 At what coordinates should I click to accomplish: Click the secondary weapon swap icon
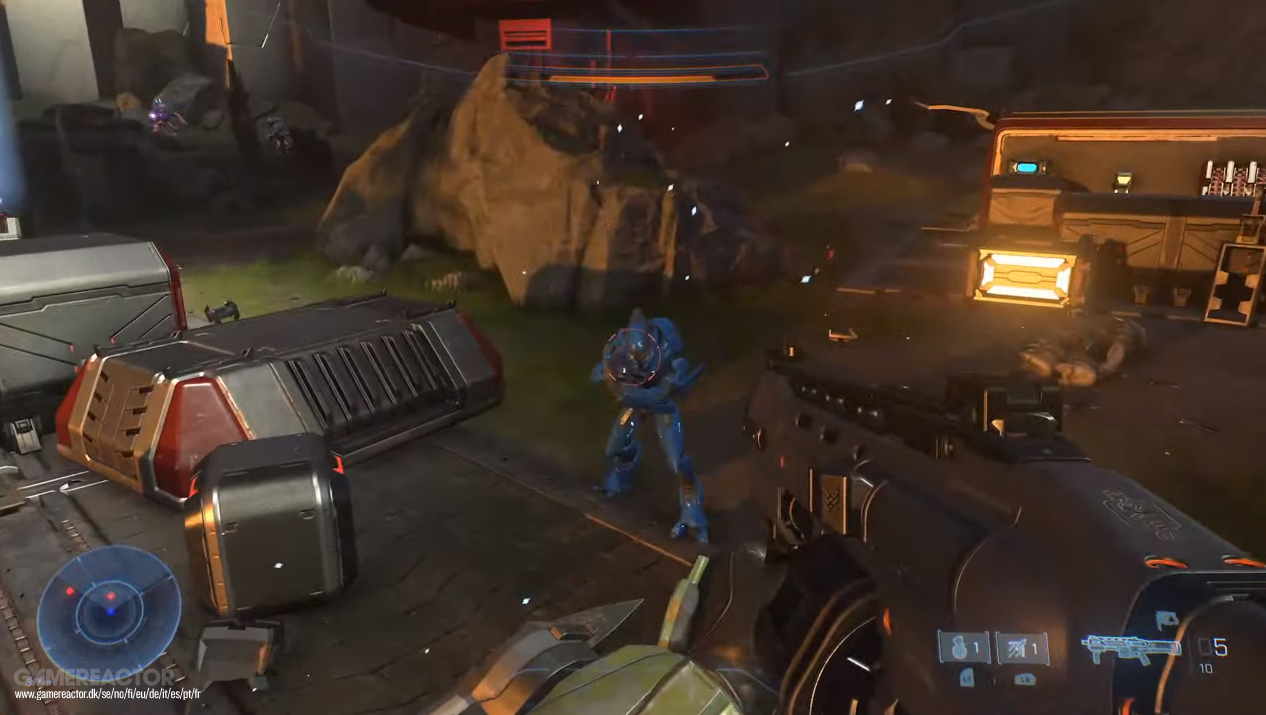[1167, 620]
